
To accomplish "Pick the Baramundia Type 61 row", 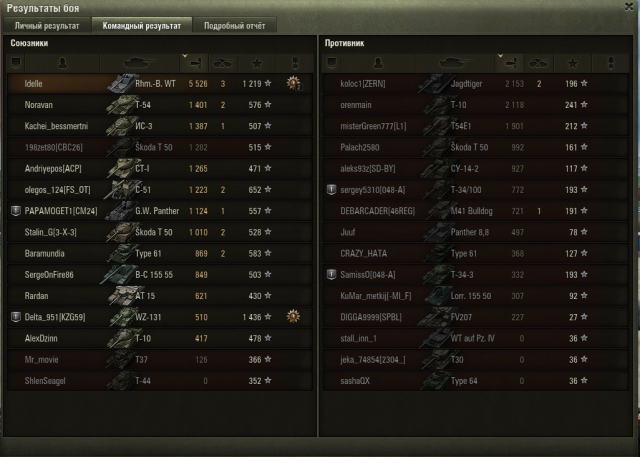I will coord(150,254).
